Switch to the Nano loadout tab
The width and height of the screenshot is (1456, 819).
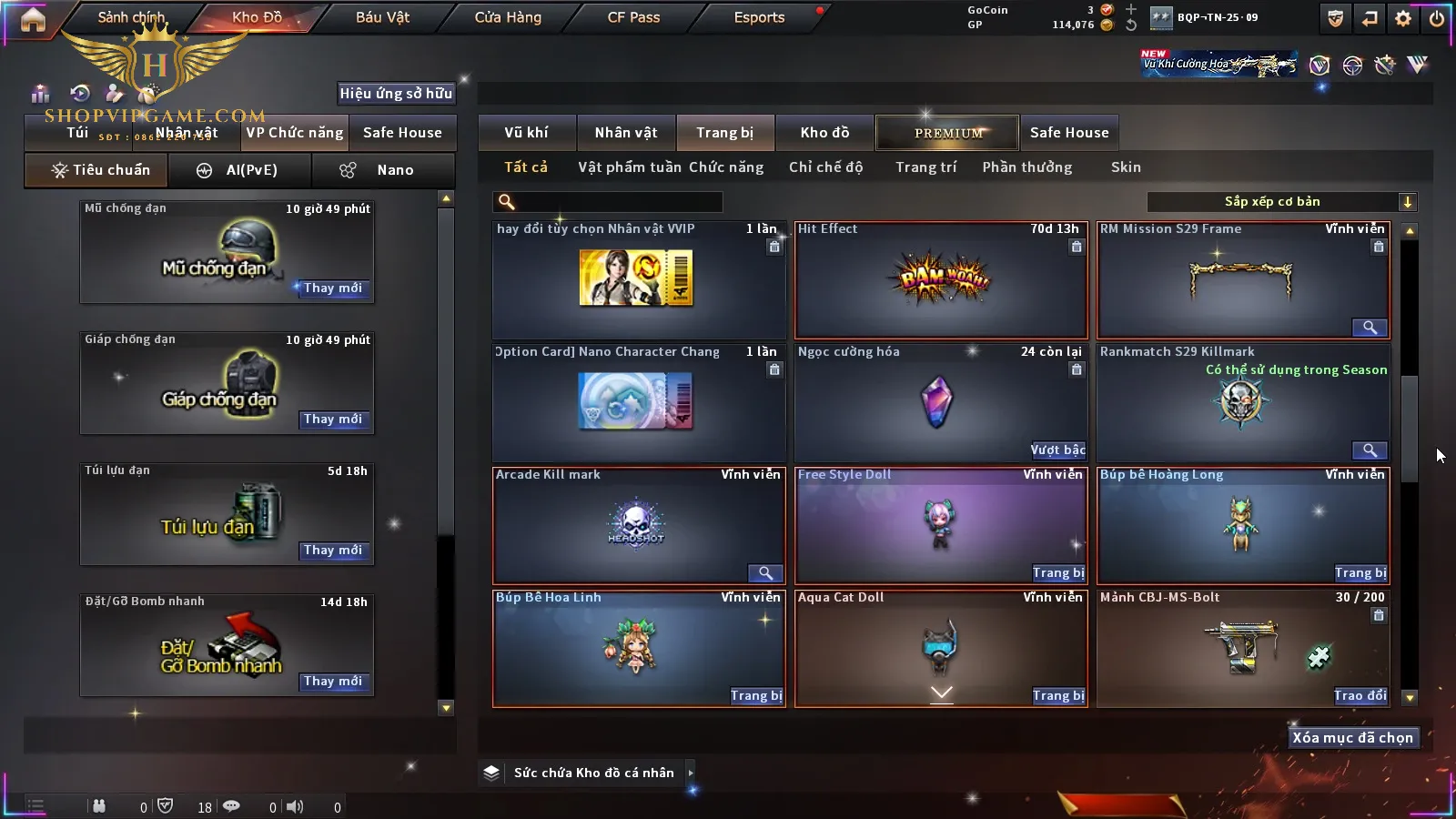click(x=383, y=170)
